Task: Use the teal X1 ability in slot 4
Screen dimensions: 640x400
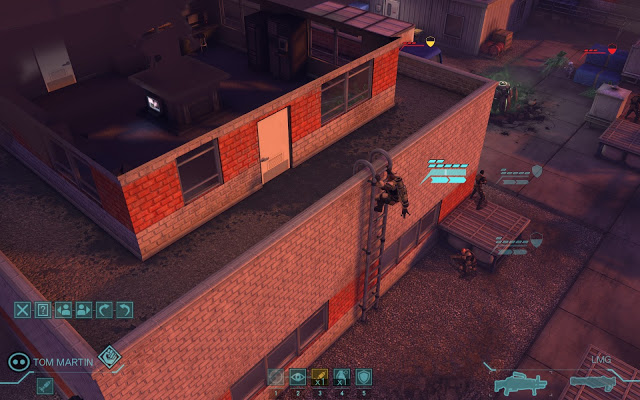Action: pos(342,378)
